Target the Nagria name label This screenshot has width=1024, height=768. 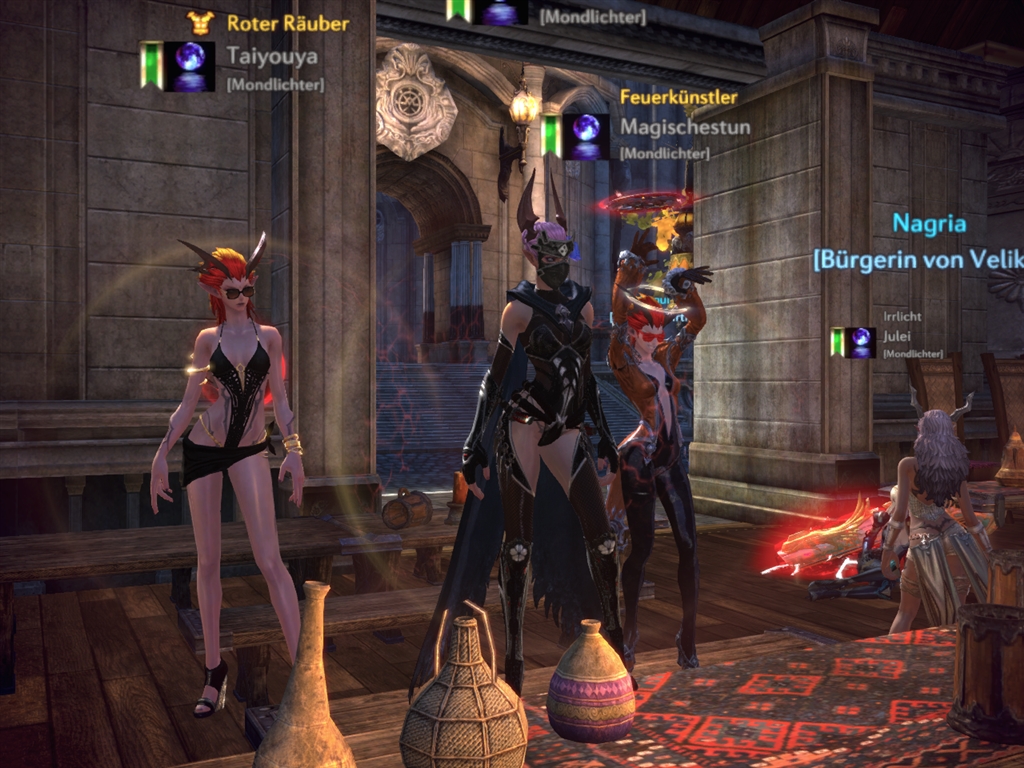[929, 222]
